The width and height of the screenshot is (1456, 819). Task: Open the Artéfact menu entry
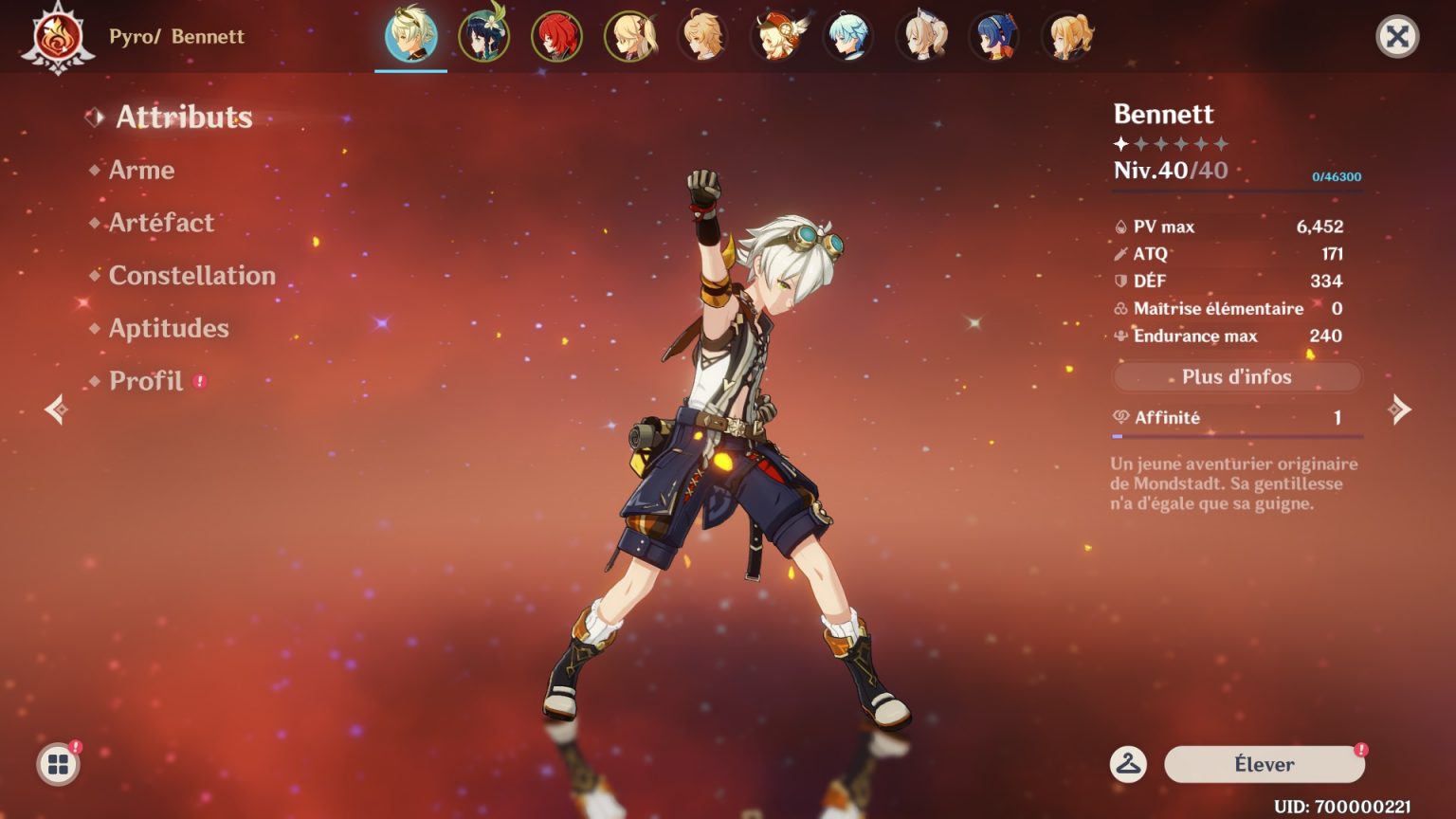[x=159, y=224]
